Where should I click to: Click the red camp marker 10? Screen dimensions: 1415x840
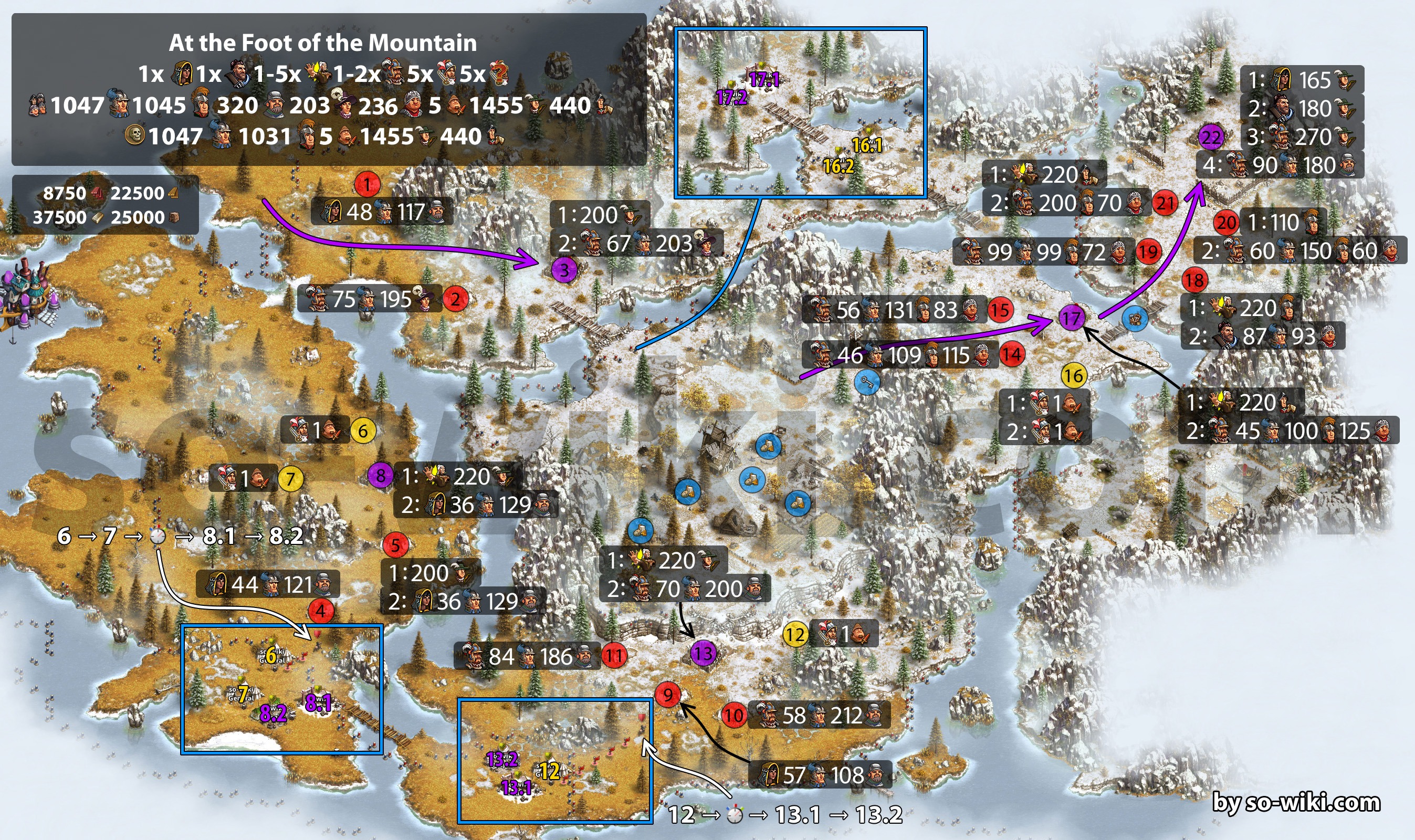click(x=734, y=715)
